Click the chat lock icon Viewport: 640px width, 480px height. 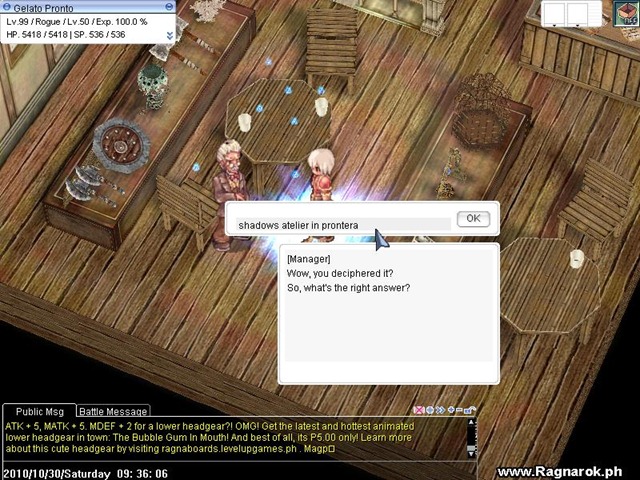(x=470, y=410)
